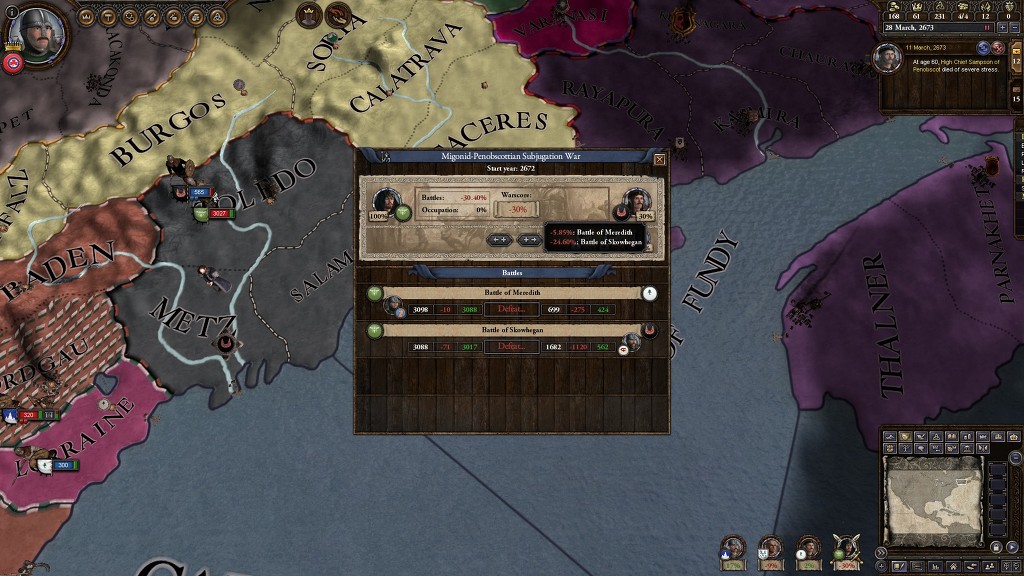
Task: Decrease game speed with minus button
Action: point(1016,28)
